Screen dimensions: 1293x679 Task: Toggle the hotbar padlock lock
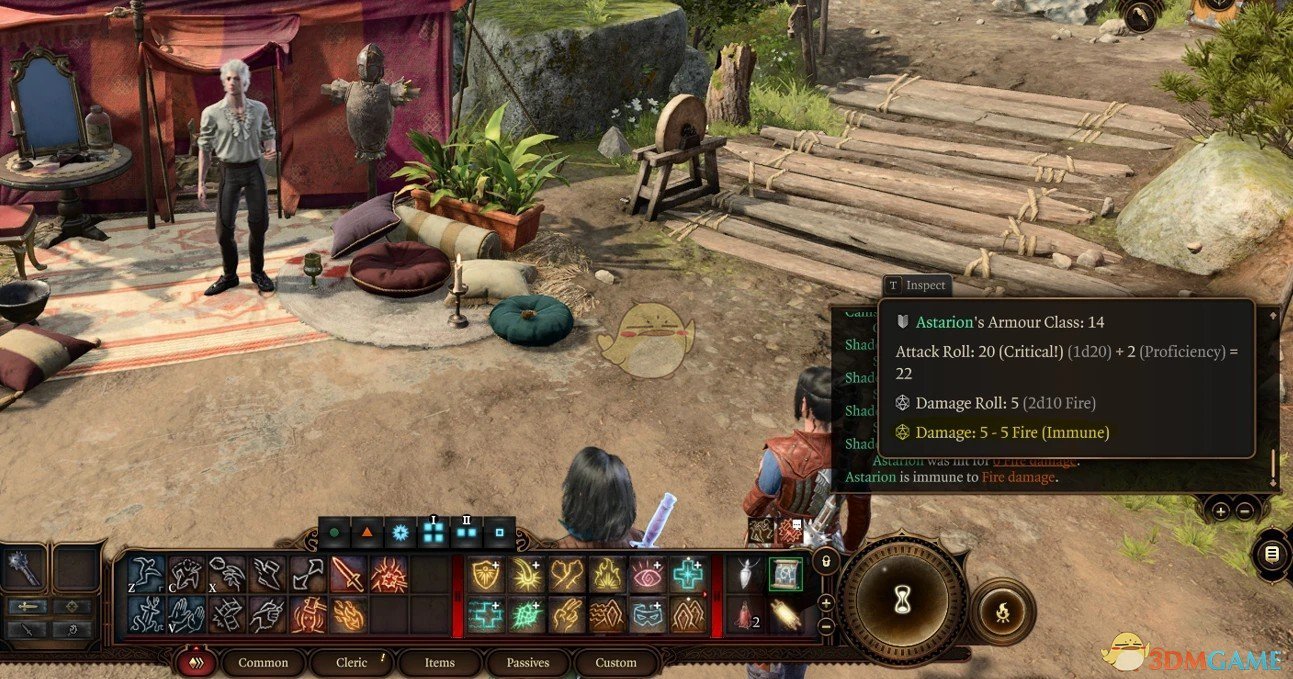pyautogui.click(x=826, y=562)
